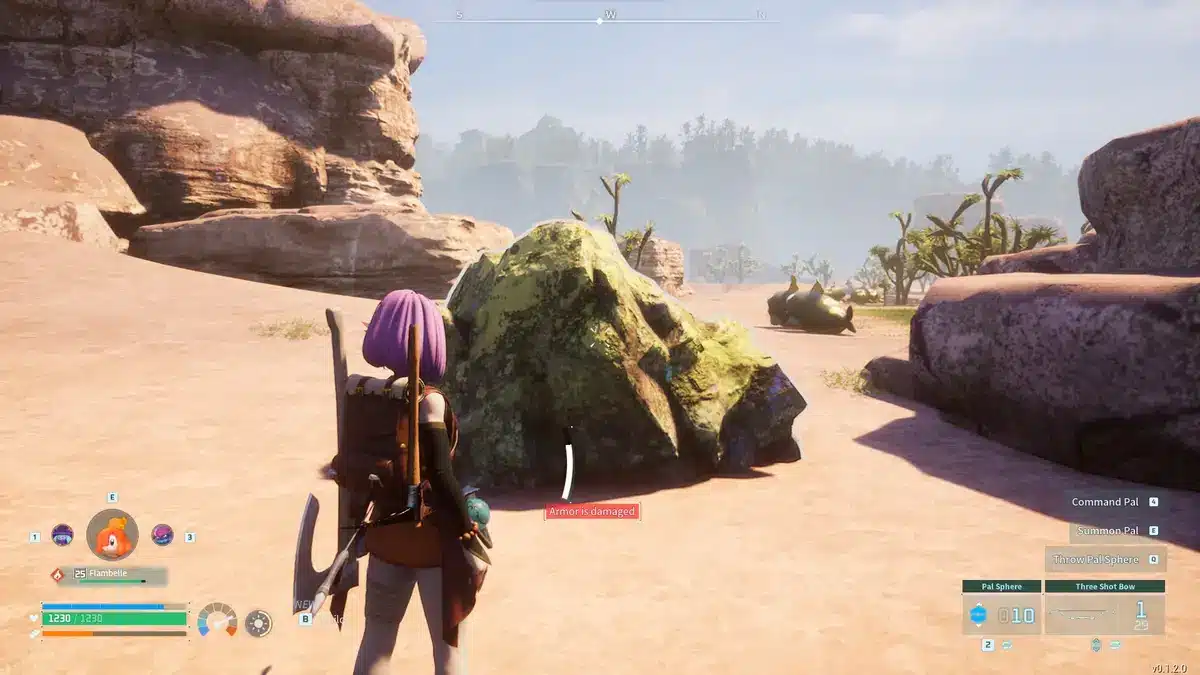This screenshot has height=675, width=1200.
Task: Switch to the right party pal icon
Action: (162, 535)
